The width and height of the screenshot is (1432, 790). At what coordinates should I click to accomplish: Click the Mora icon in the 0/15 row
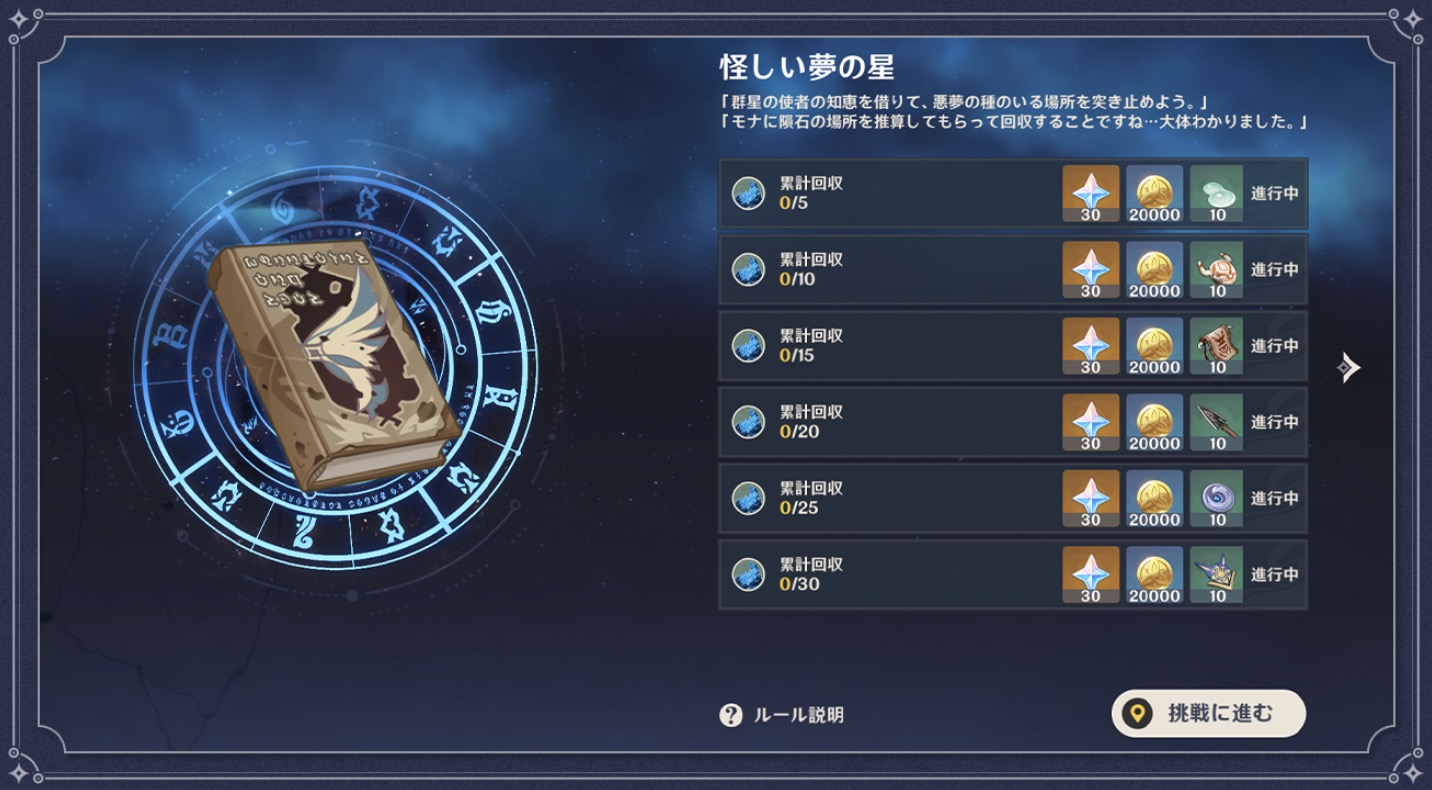[1155, 346]
